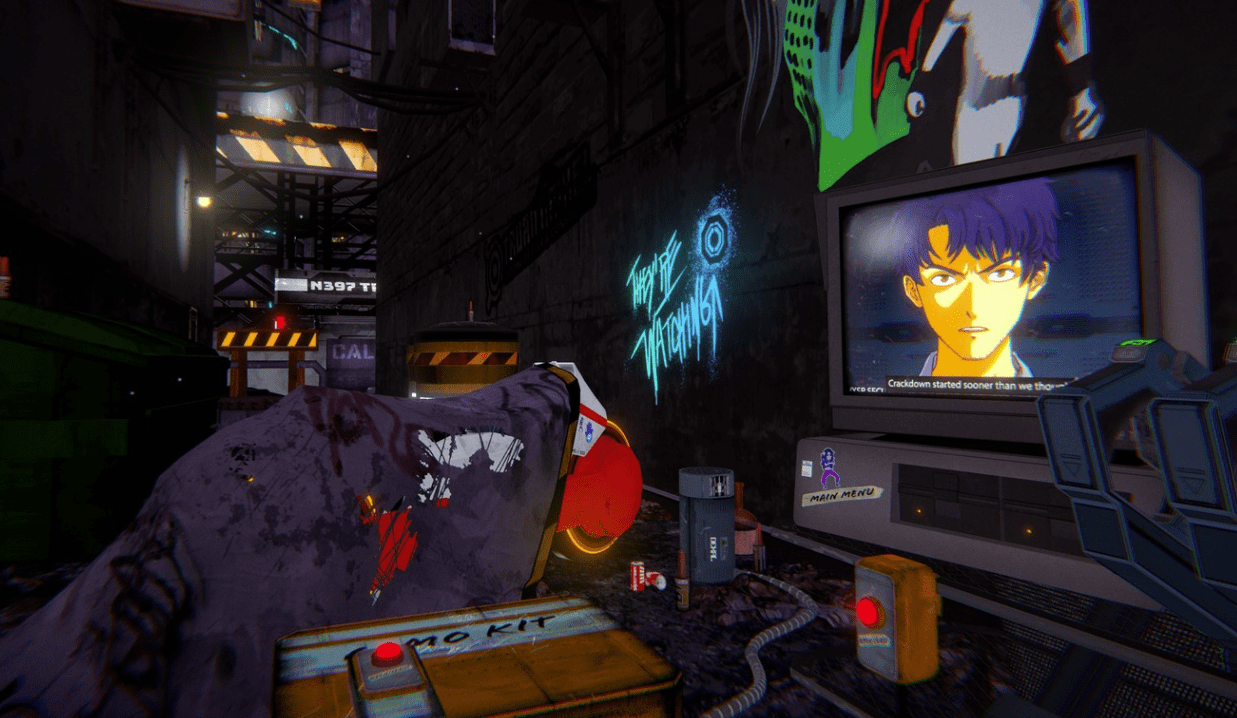1237x718 pixels.
Task: Select the Main Menu label on the computer
Action: [843, 494]
